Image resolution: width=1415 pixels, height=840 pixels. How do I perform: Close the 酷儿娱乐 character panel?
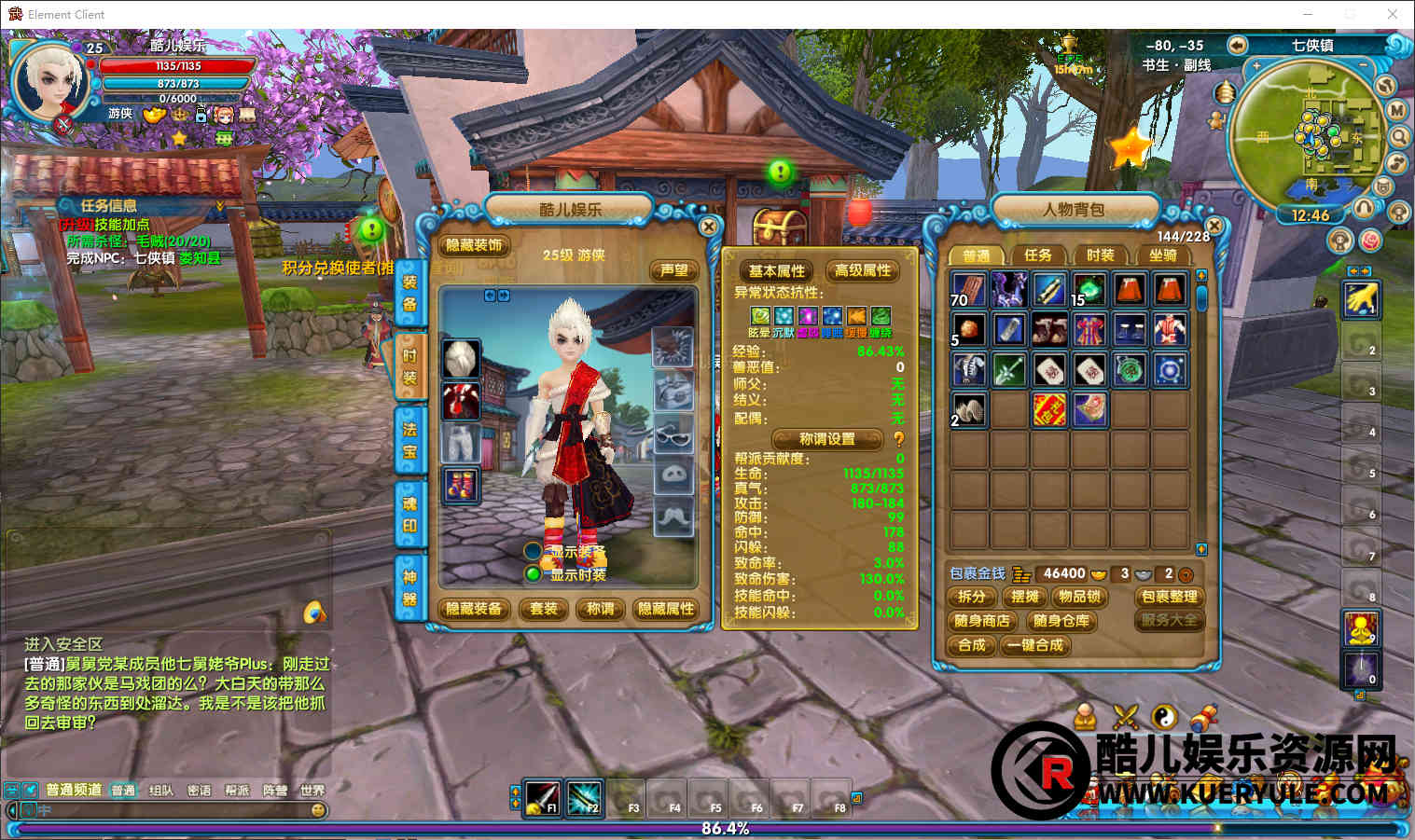point(708,227)
